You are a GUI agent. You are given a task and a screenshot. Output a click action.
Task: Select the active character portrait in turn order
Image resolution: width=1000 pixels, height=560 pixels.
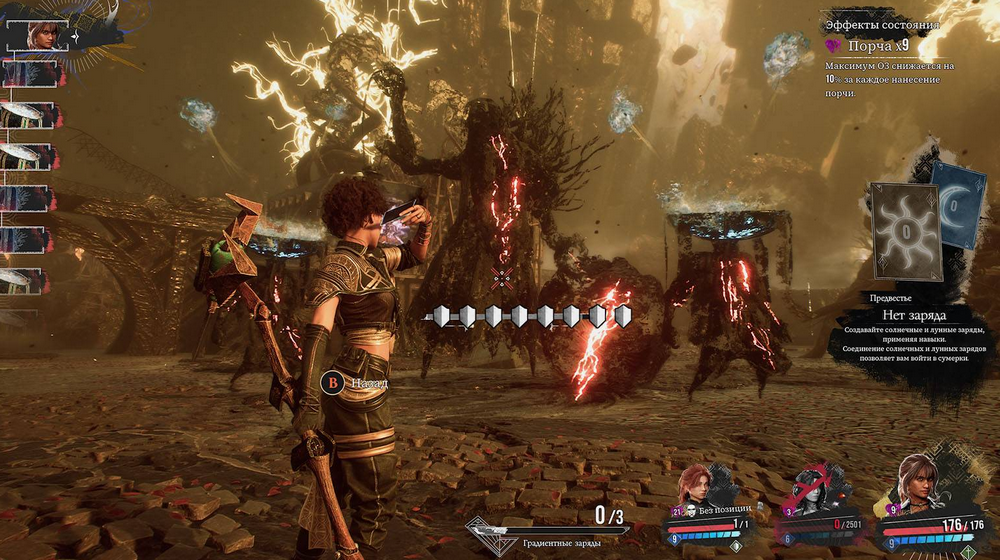44,35
